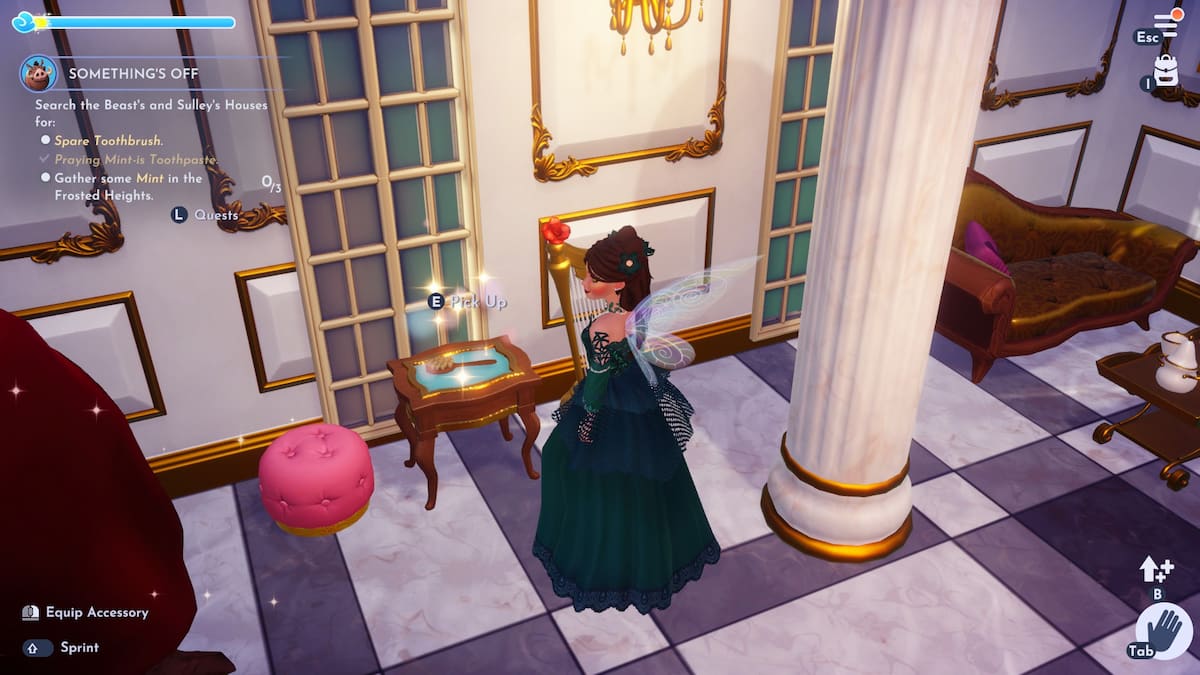Open the main menu hamburger icon

tap(1167, 24)
